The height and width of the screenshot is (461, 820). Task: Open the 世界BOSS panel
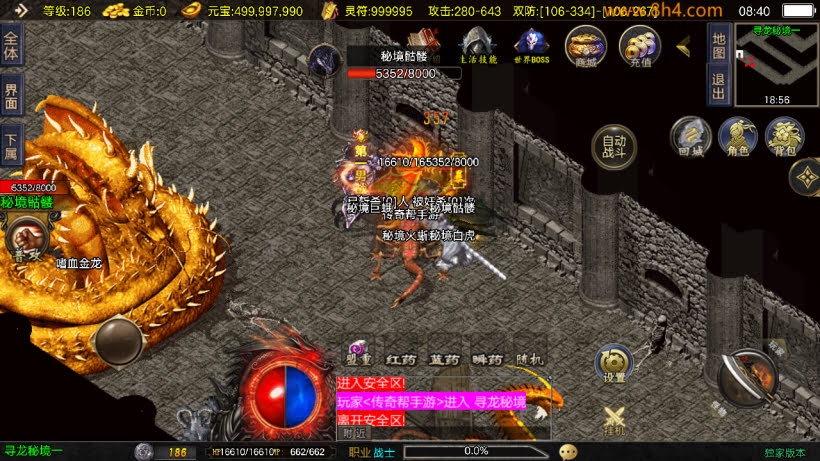coord(531,45)
